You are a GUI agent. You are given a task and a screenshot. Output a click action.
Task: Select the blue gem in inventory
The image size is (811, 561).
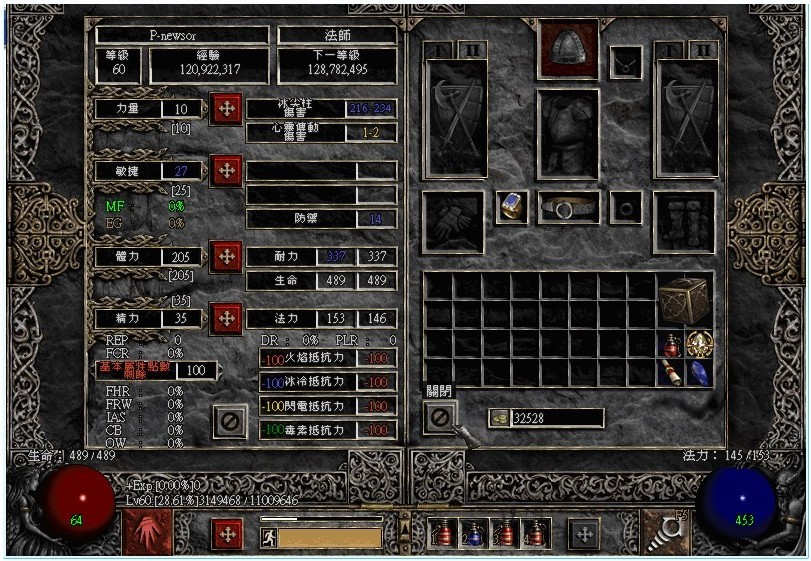pyautogui.click(x=699, y=373)
